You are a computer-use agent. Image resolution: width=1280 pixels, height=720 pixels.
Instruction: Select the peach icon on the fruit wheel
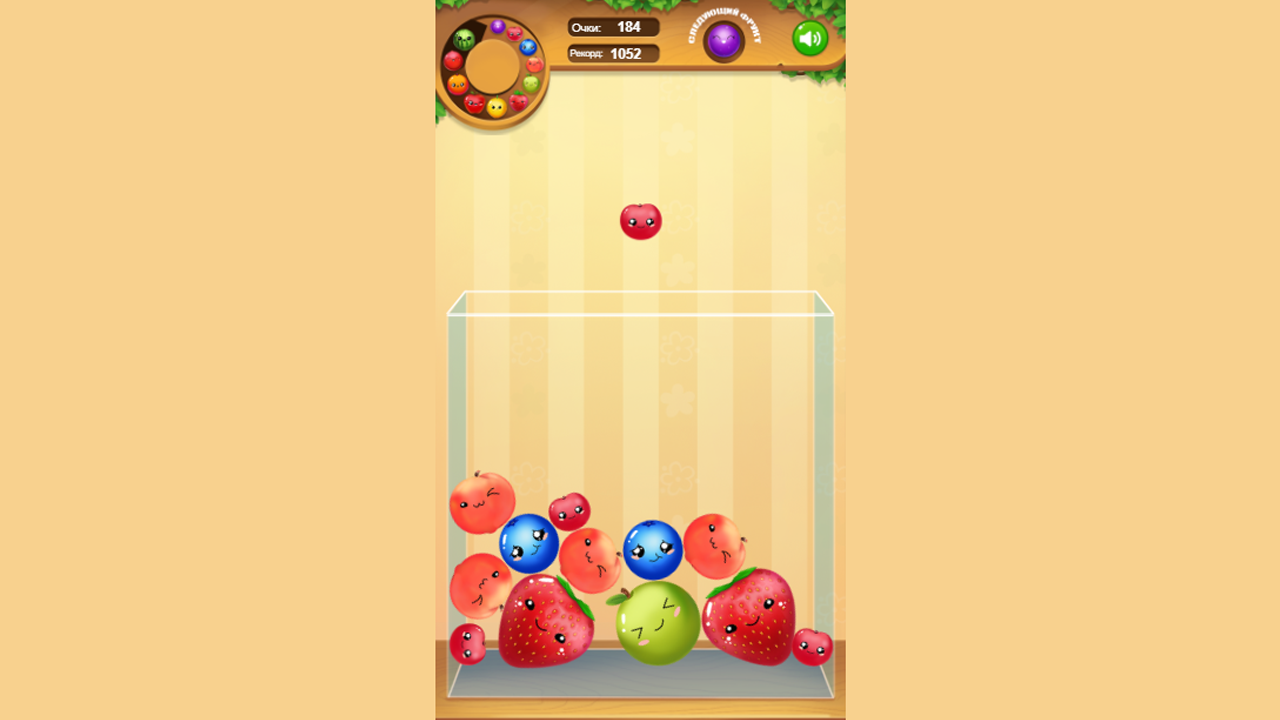[x=534, y=64]
